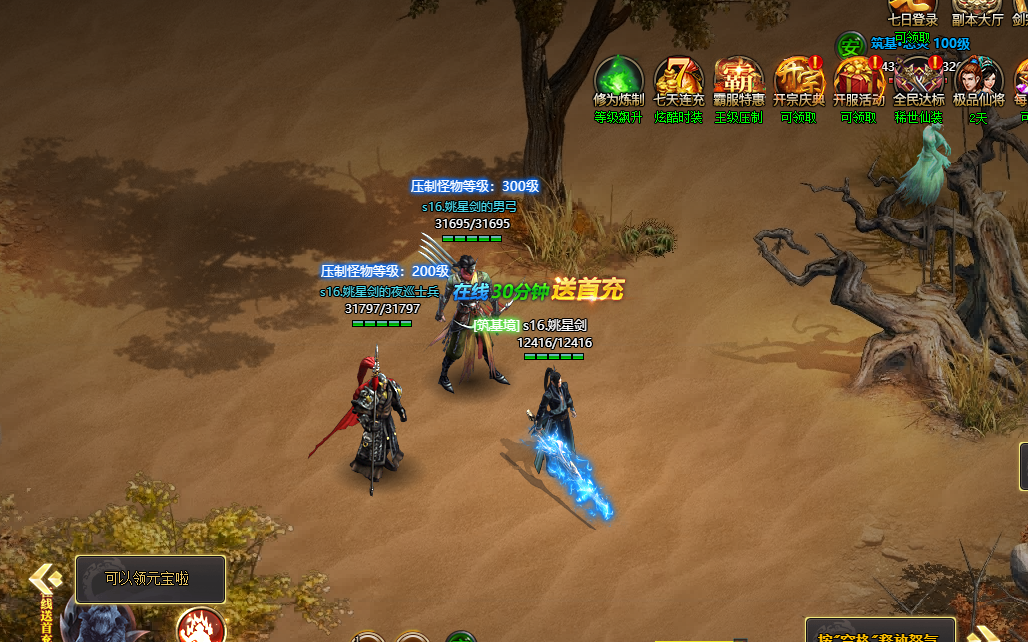Open the 修为炼制 green flame icon
Image resolution: width=1028 pixels, height=642 pixels.
(x=619, y=80)
